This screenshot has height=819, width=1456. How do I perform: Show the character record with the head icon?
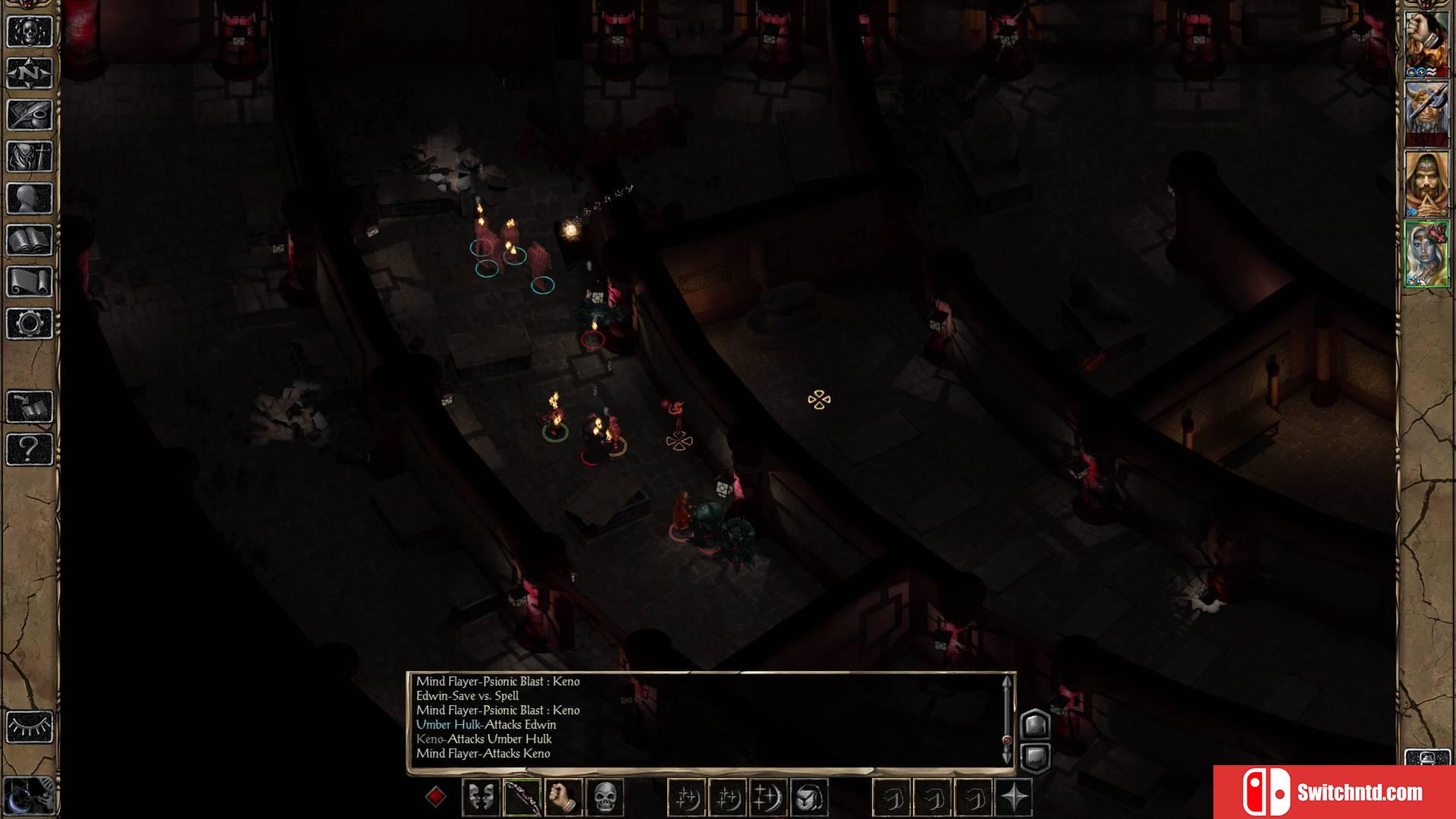[x=30, y=199]
